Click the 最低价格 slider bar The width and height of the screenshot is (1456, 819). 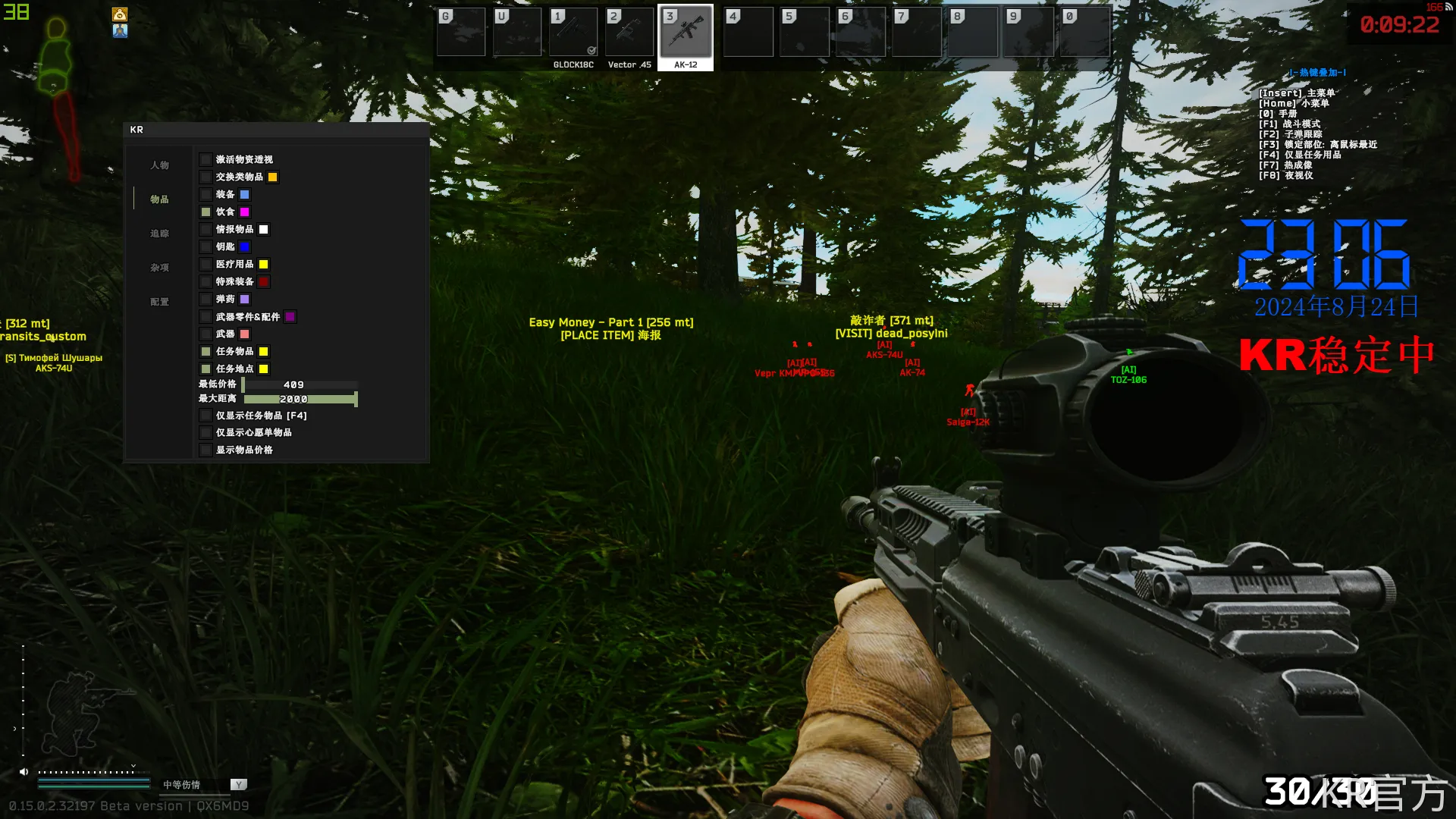299,385
